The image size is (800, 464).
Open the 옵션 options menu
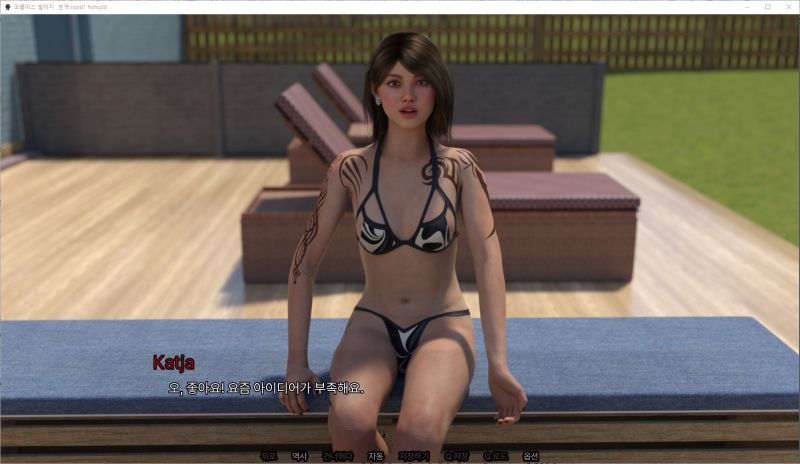530,456
